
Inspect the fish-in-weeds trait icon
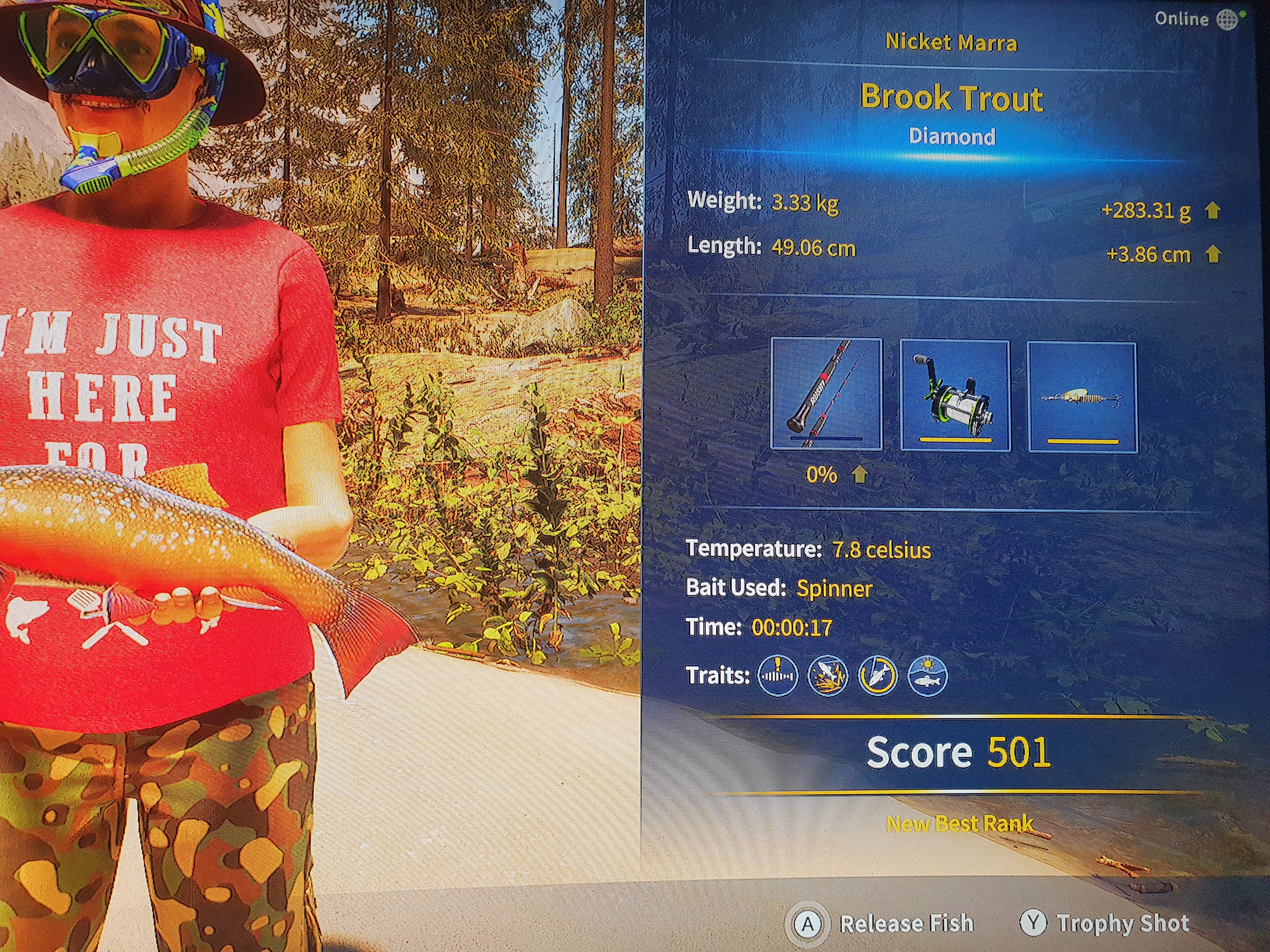coord(827,676)
